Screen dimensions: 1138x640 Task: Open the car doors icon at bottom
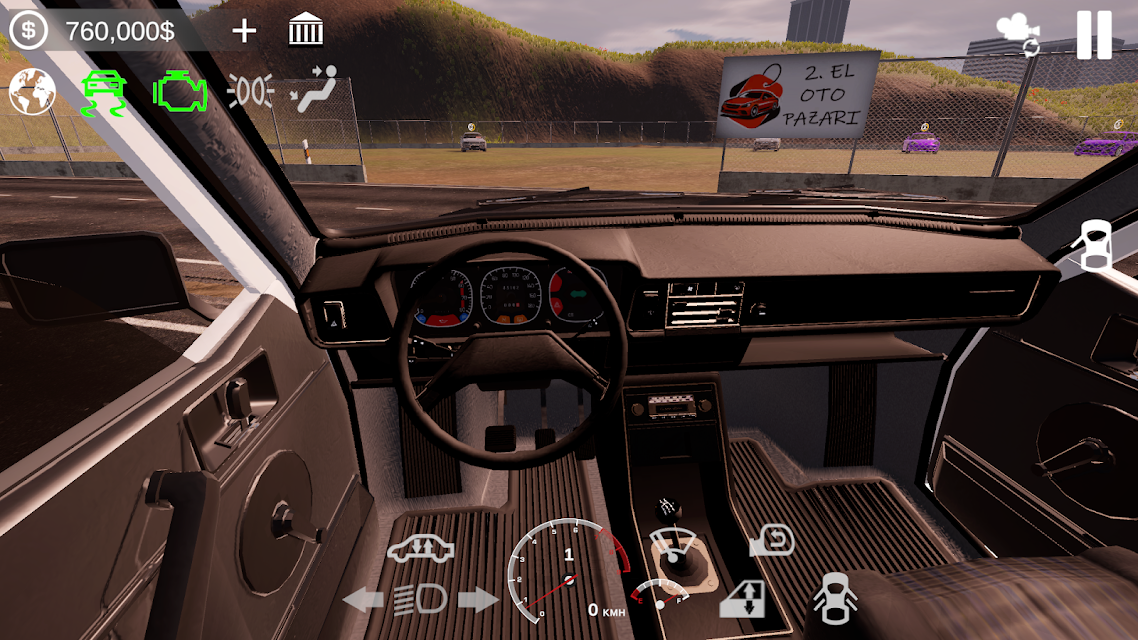[835, 597]
